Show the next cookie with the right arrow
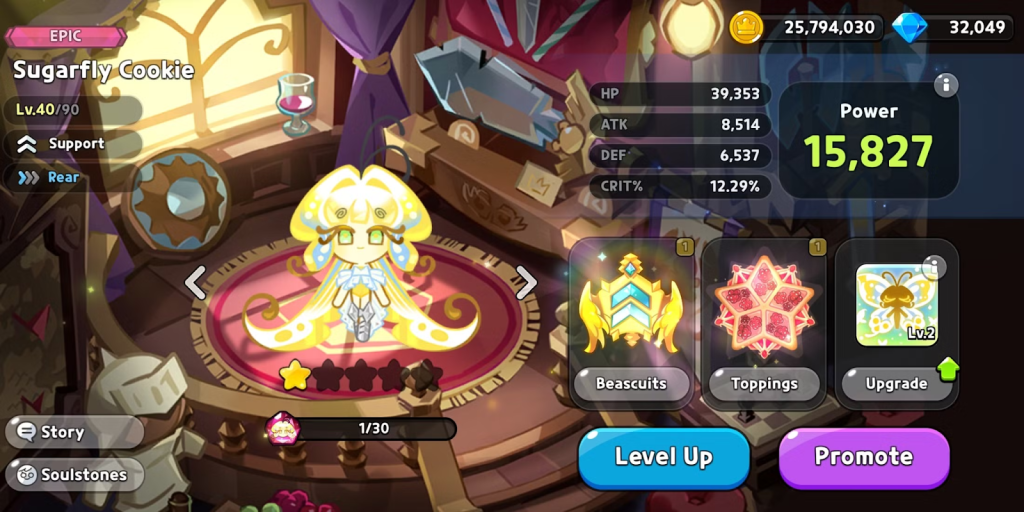Image resolution: width=1024 pixels, height=512 pixels. 526,283
